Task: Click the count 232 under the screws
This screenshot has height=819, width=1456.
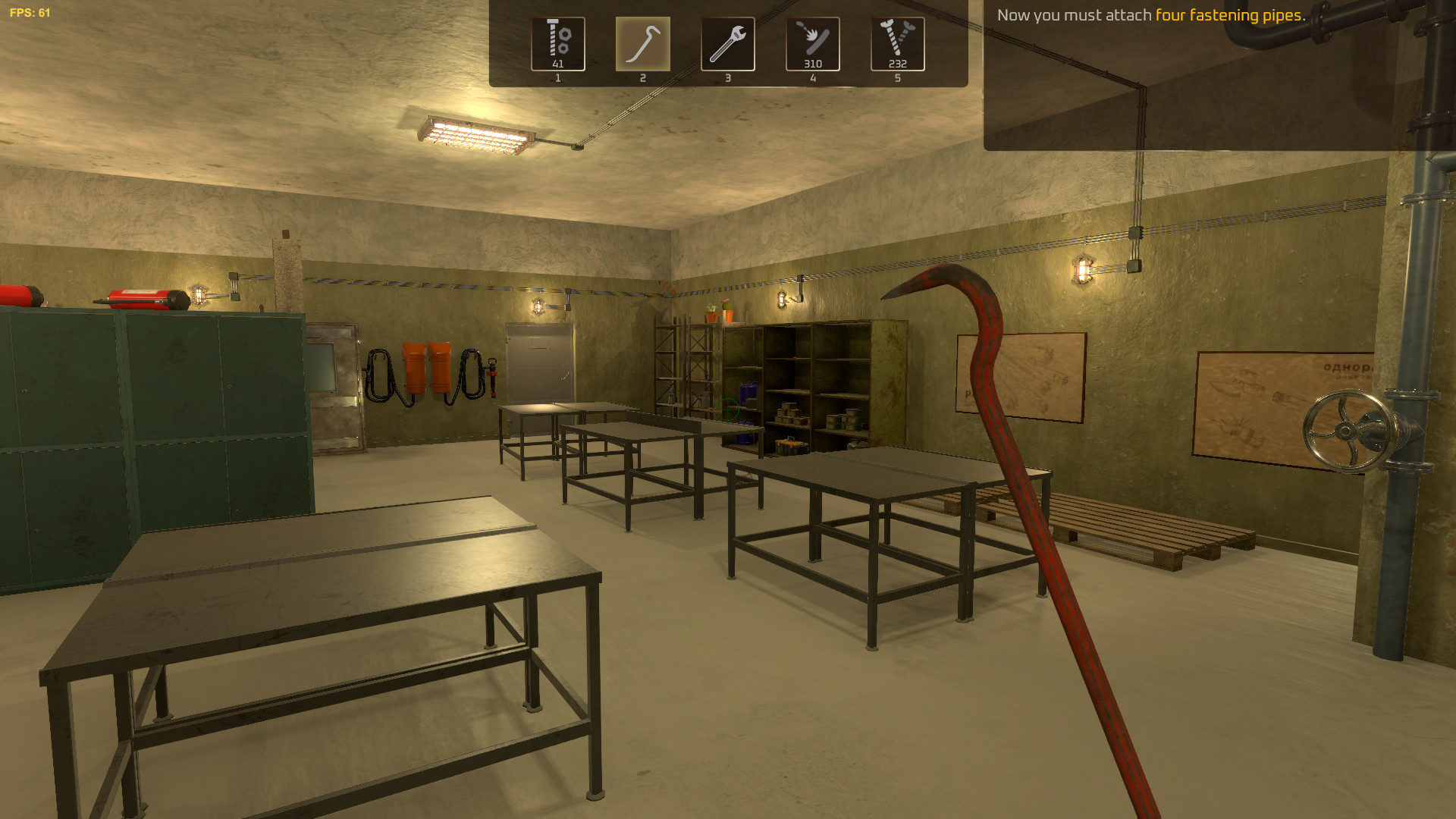Action: point(898,65)
